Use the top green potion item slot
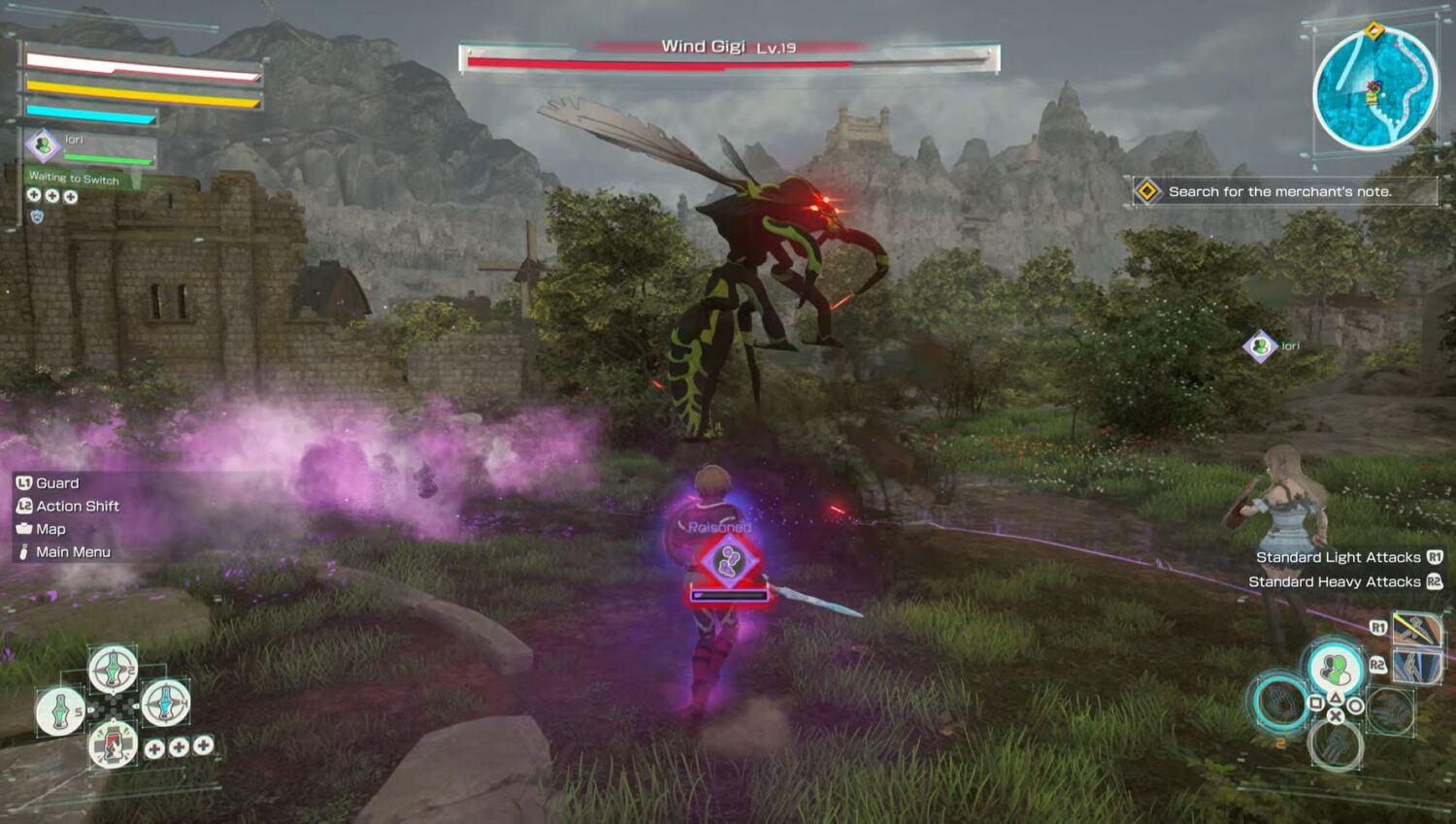This screenshot has width=1456, height=824. (113, 669)
